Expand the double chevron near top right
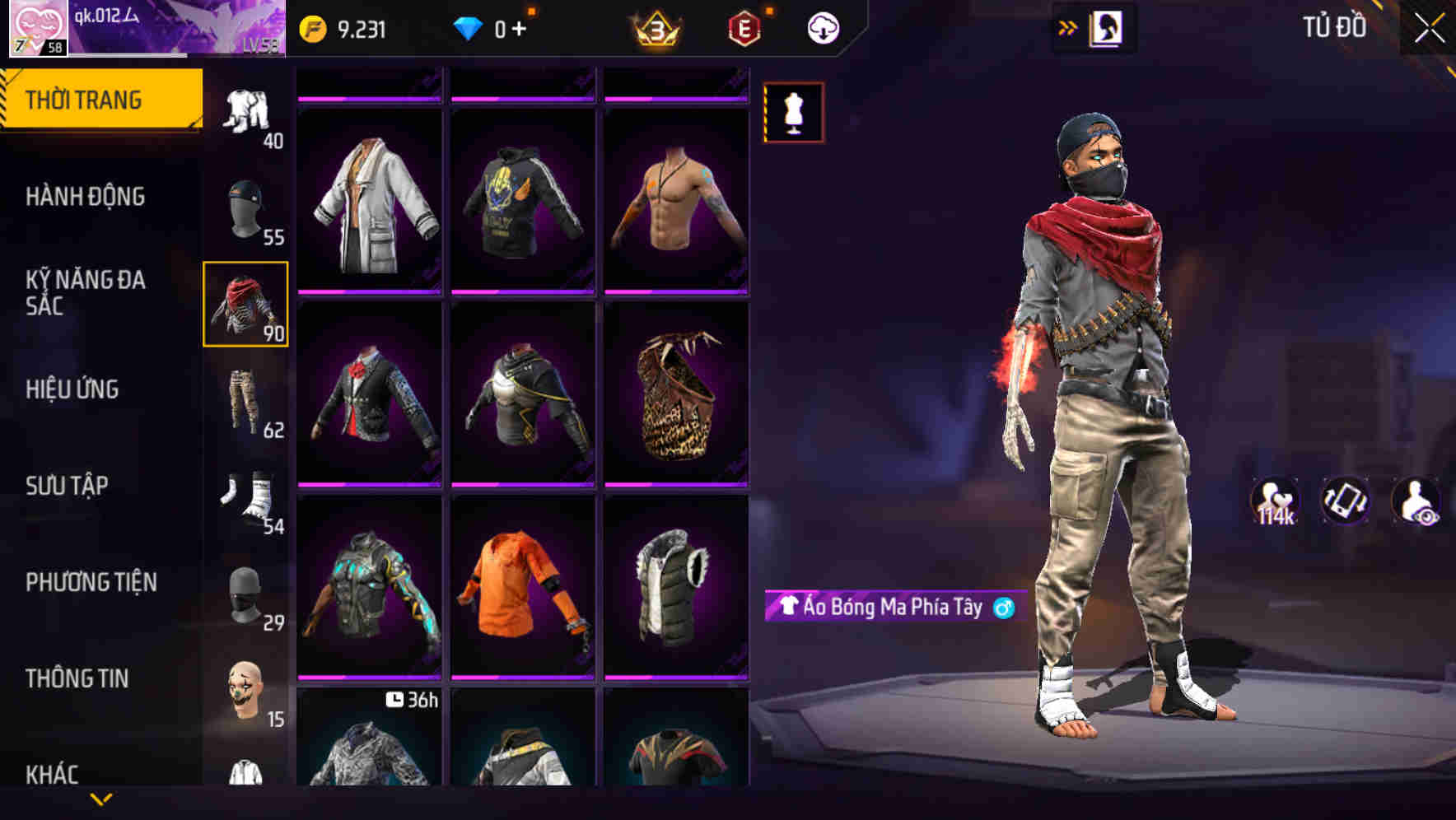 [x=1066, y=26]
